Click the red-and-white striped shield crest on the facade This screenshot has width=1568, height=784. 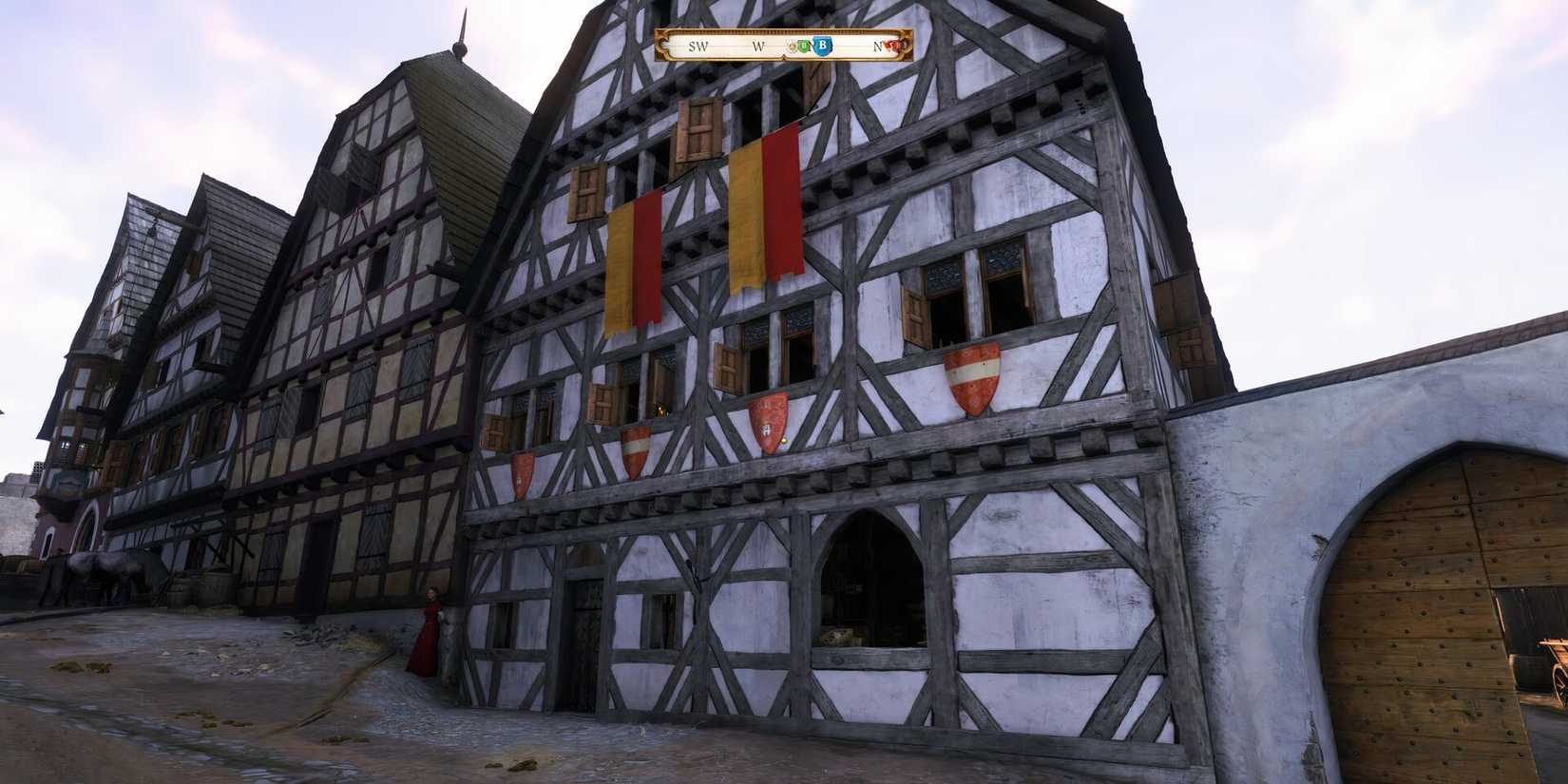[971, 380]
